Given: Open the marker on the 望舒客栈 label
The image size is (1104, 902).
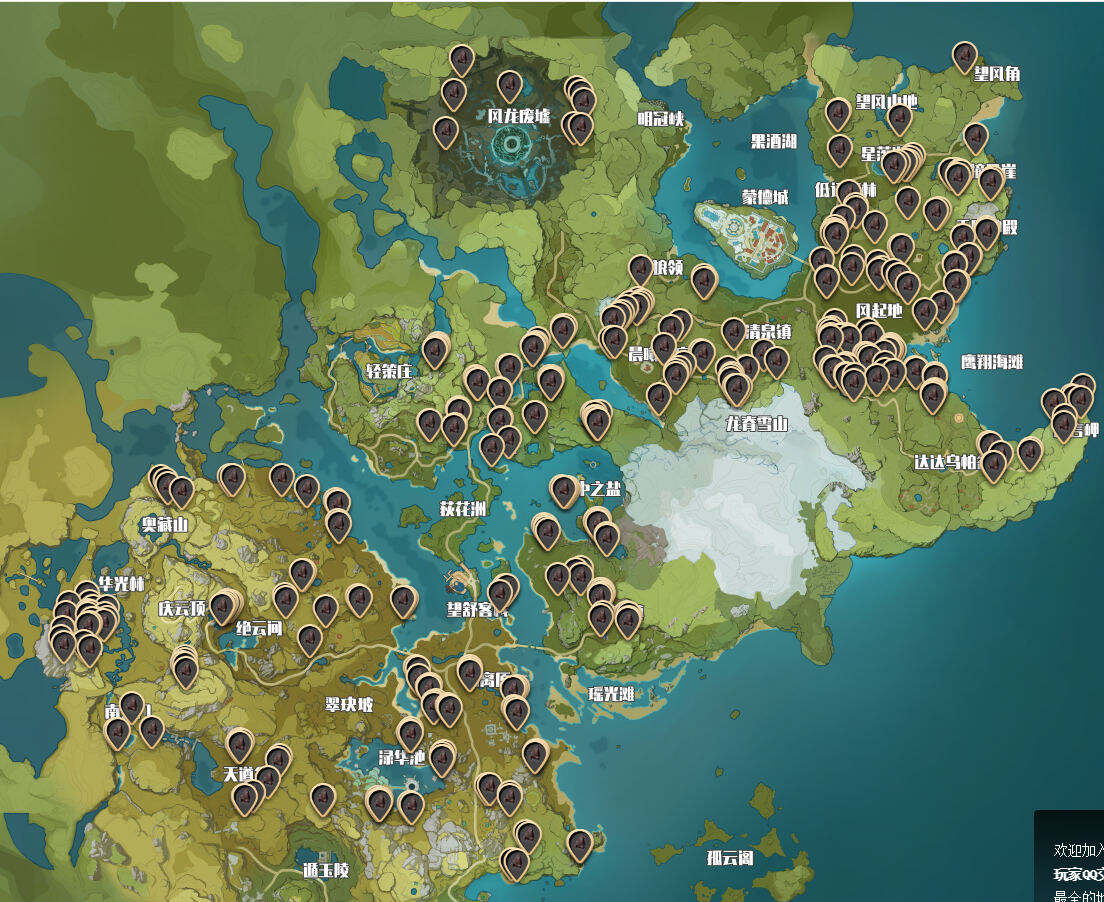Looking at the screenshot, I should (x=501, y=594).
